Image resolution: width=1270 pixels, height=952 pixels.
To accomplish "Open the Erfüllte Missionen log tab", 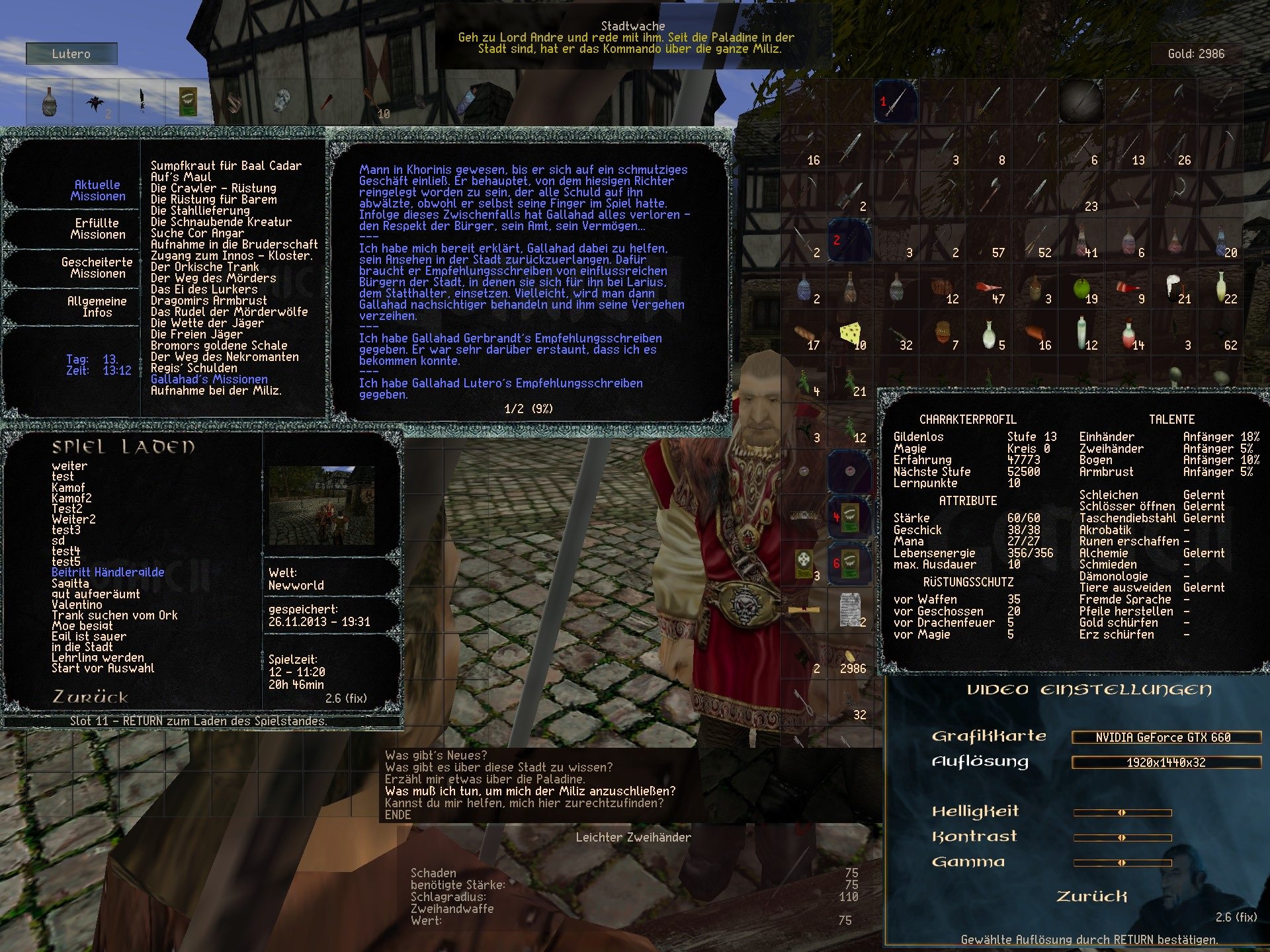I will (97, 229).
